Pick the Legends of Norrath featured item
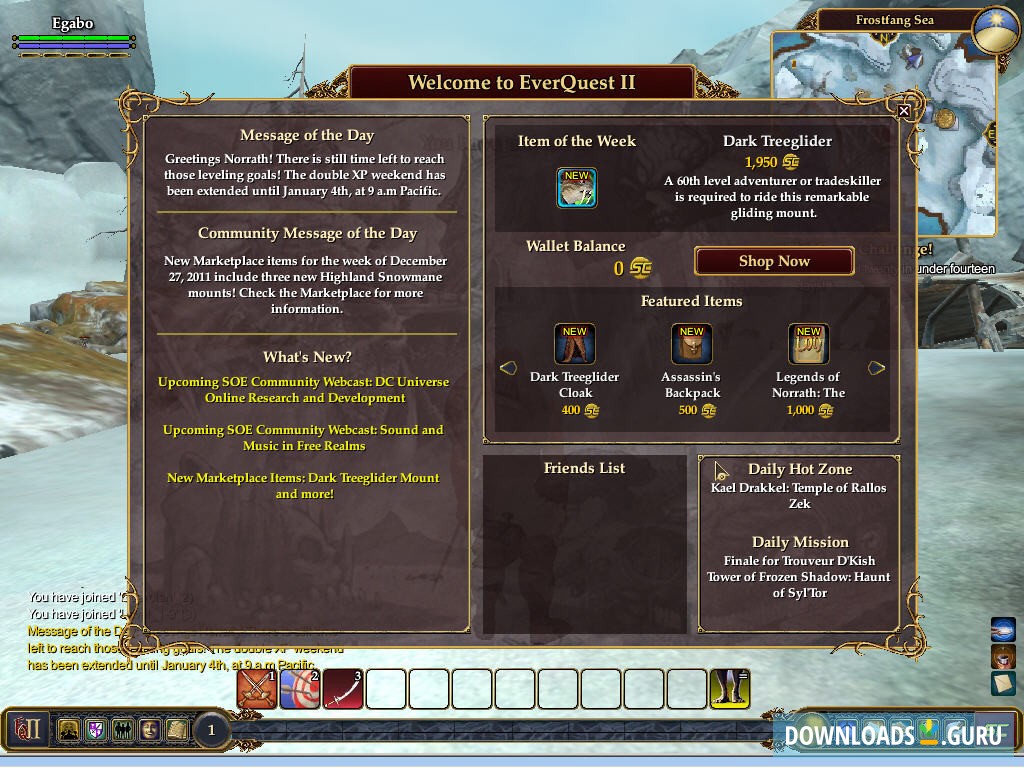This screenshot has height=768, width=1024. pos(808,344)
